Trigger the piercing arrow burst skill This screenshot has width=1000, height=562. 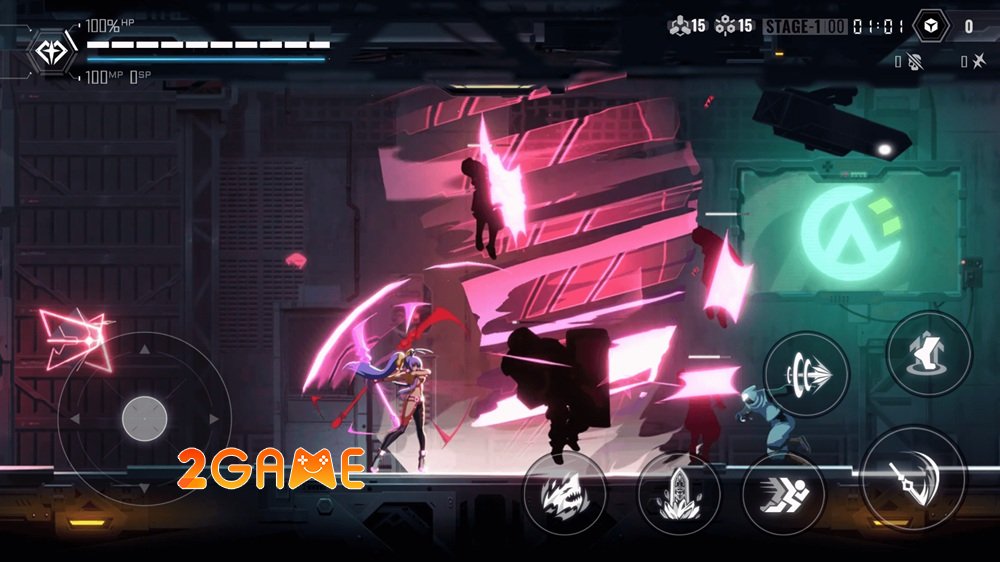[x=806, y=373]
